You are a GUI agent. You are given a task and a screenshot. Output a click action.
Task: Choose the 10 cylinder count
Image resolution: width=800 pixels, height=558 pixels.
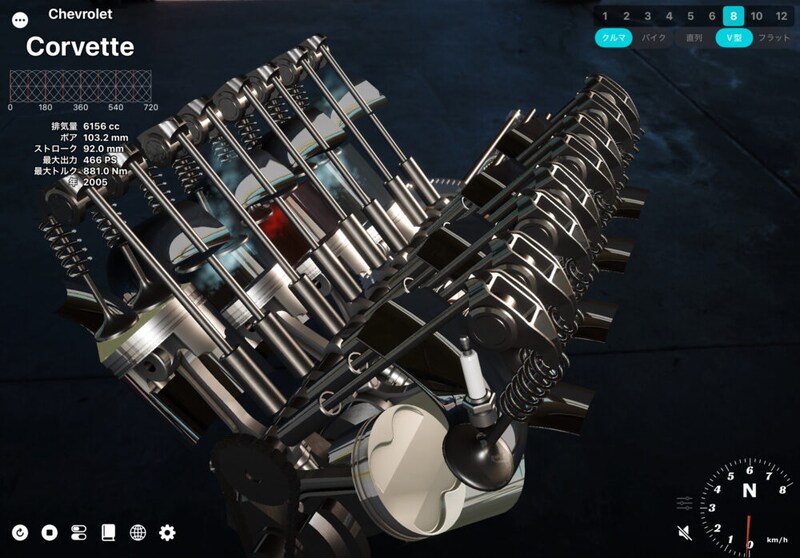click(757, 16)
